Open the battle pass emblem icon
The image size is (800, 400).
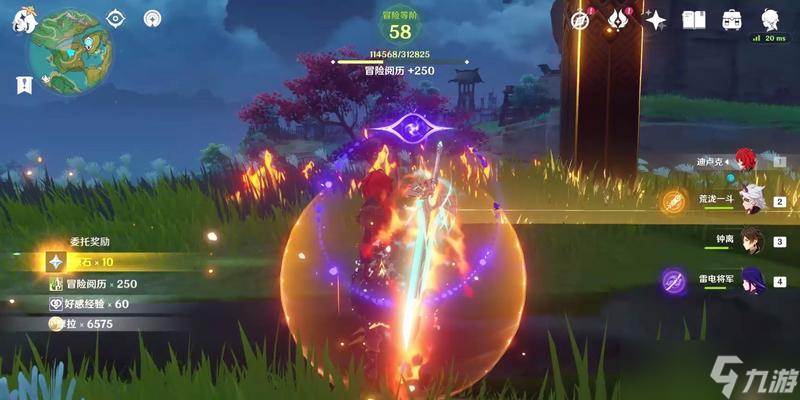[x=618, y=20]
